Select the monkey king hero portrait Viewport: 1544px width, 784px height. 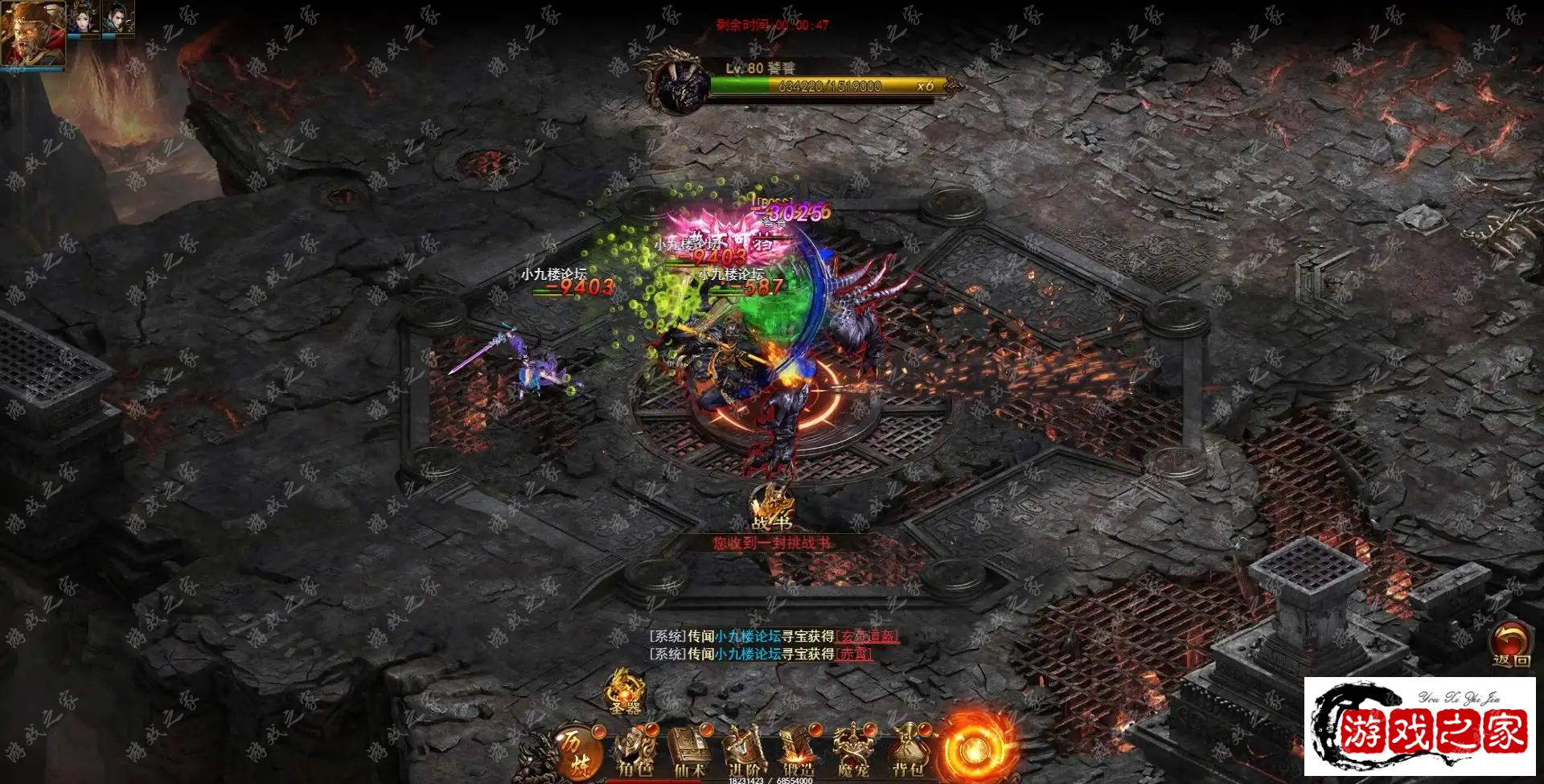coord(32,34)
